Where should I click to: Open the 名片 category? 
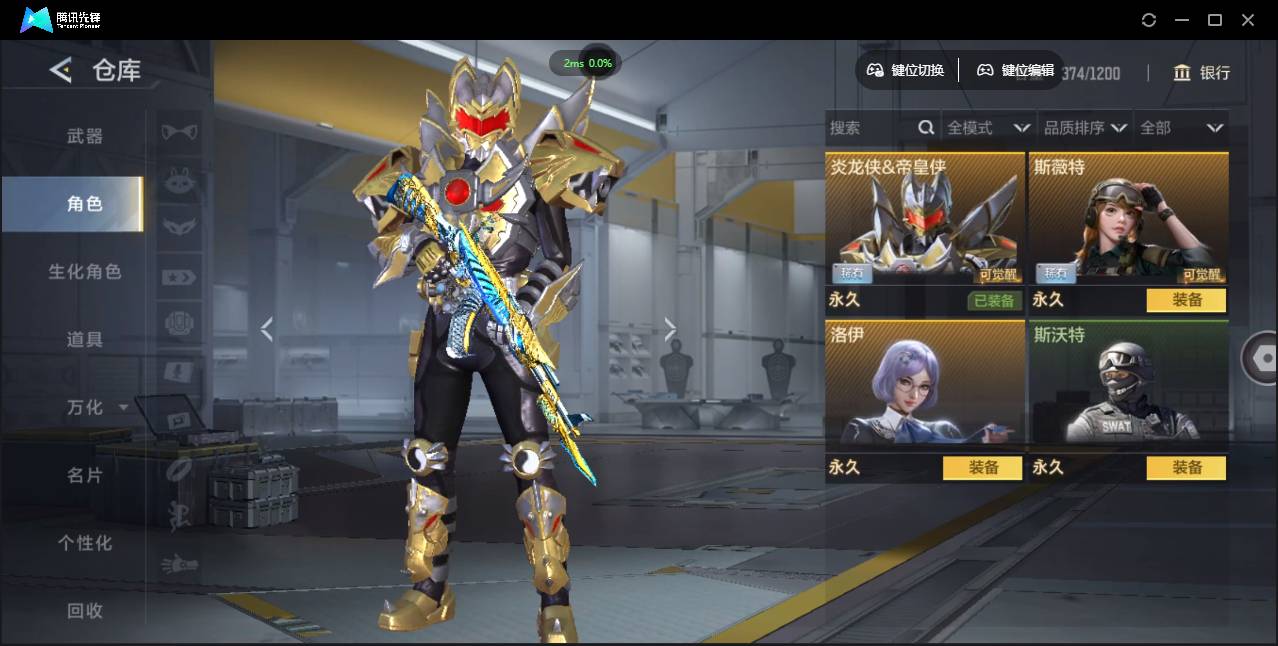tap(85, 476)
